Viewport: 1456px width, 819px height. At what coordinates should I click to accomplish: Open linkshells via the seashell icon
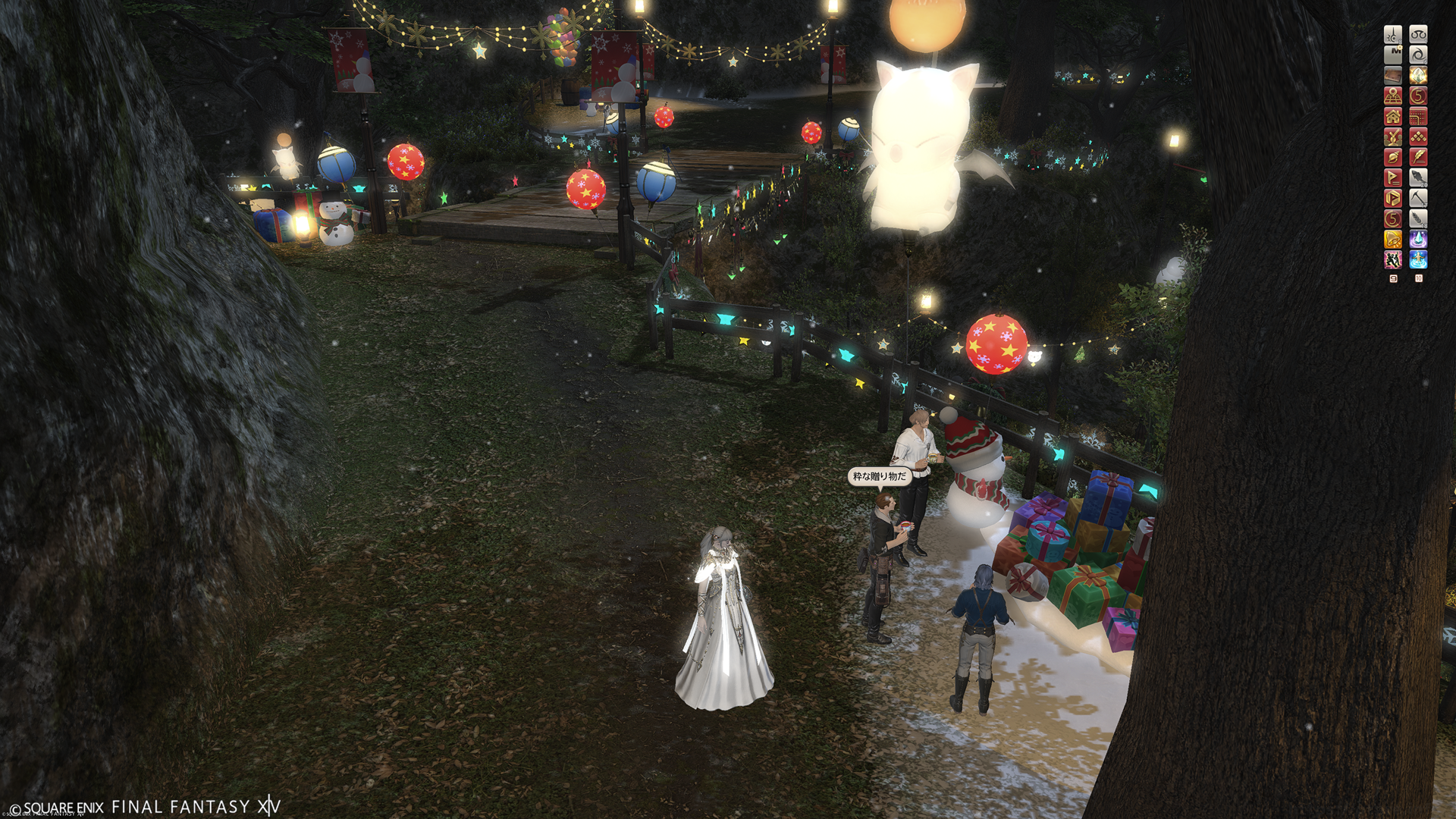tap(1393, 157)
